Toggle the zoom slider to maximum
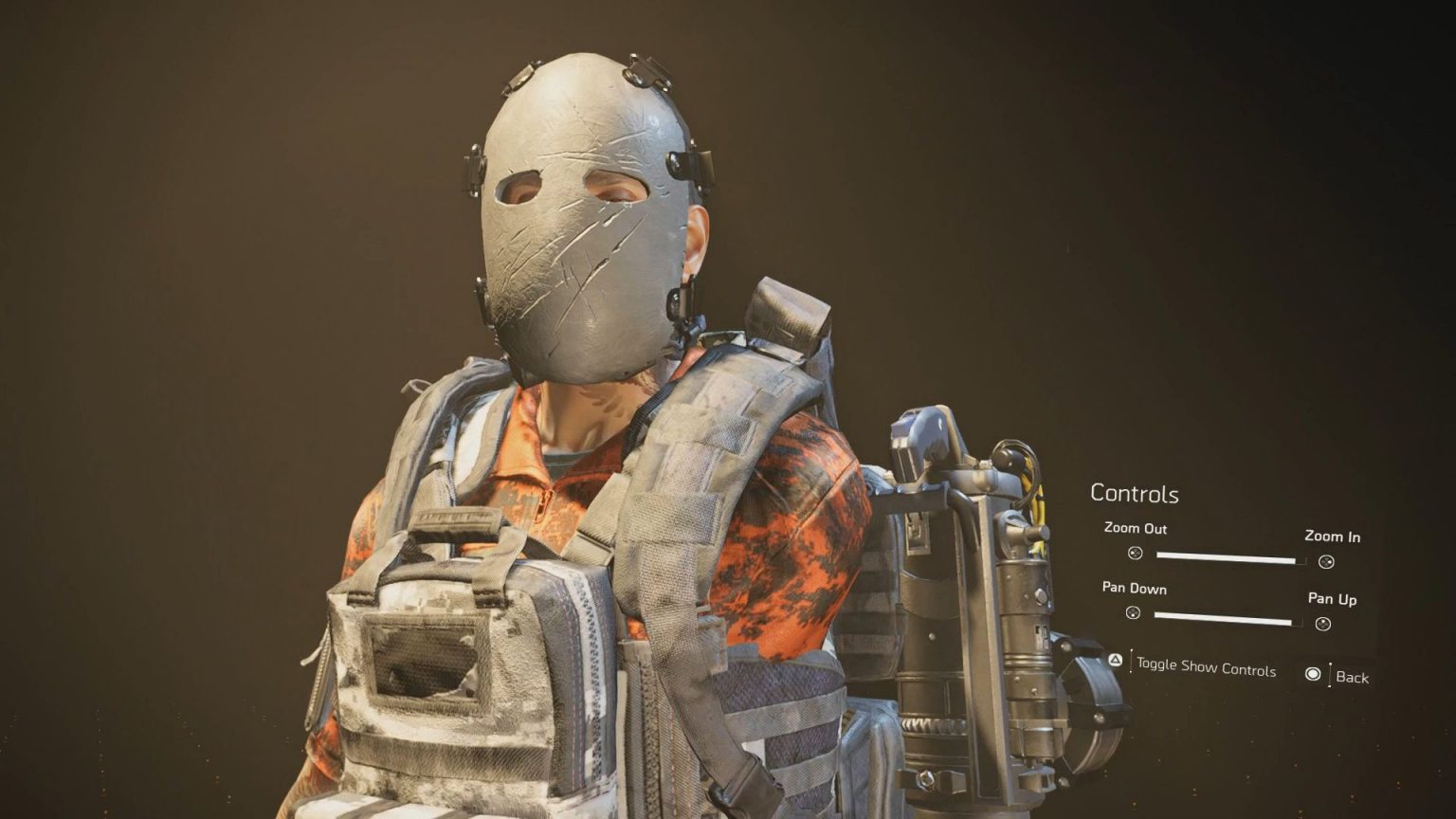The image size is (1456, 819). pos(1295,558)
